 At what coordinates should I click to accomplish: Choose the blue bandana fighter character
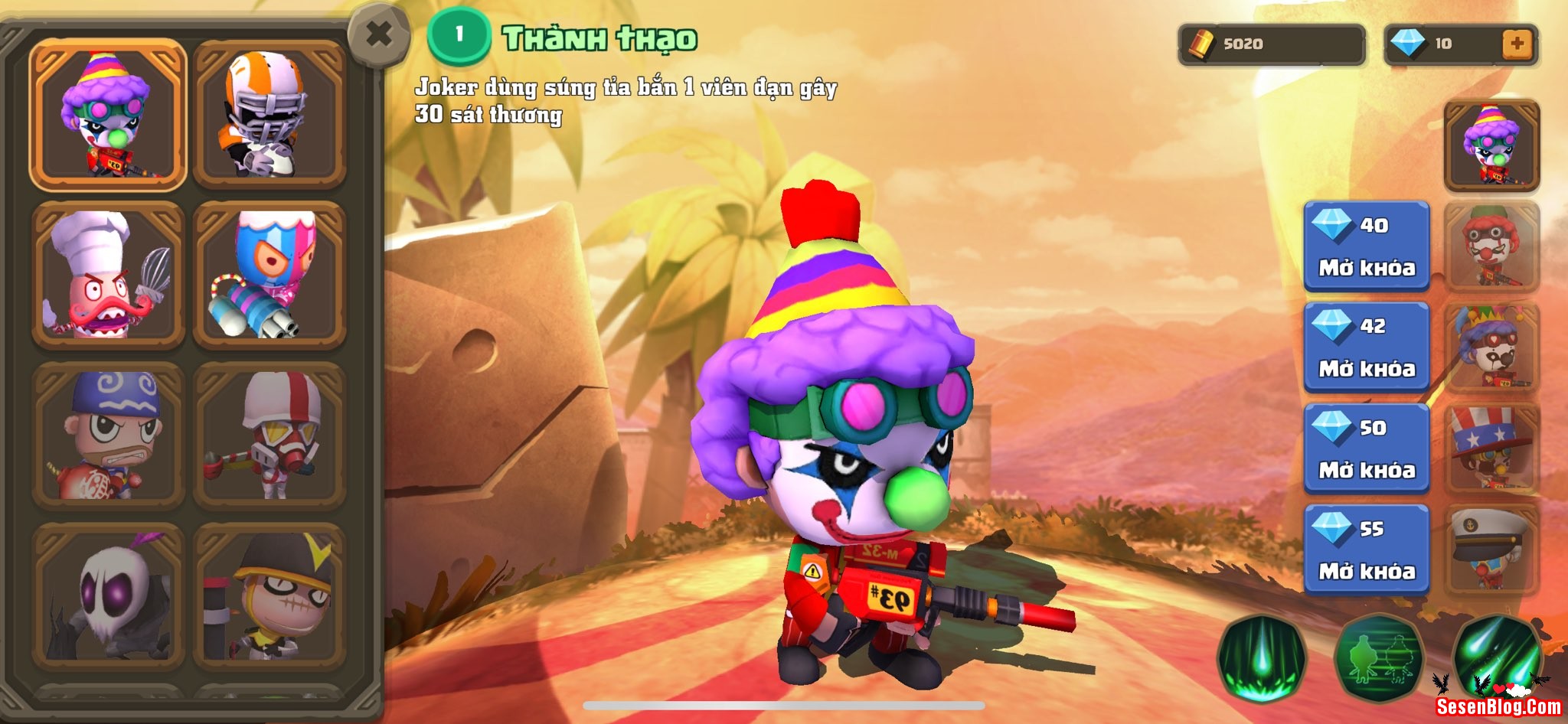click(x=108, y=436)
